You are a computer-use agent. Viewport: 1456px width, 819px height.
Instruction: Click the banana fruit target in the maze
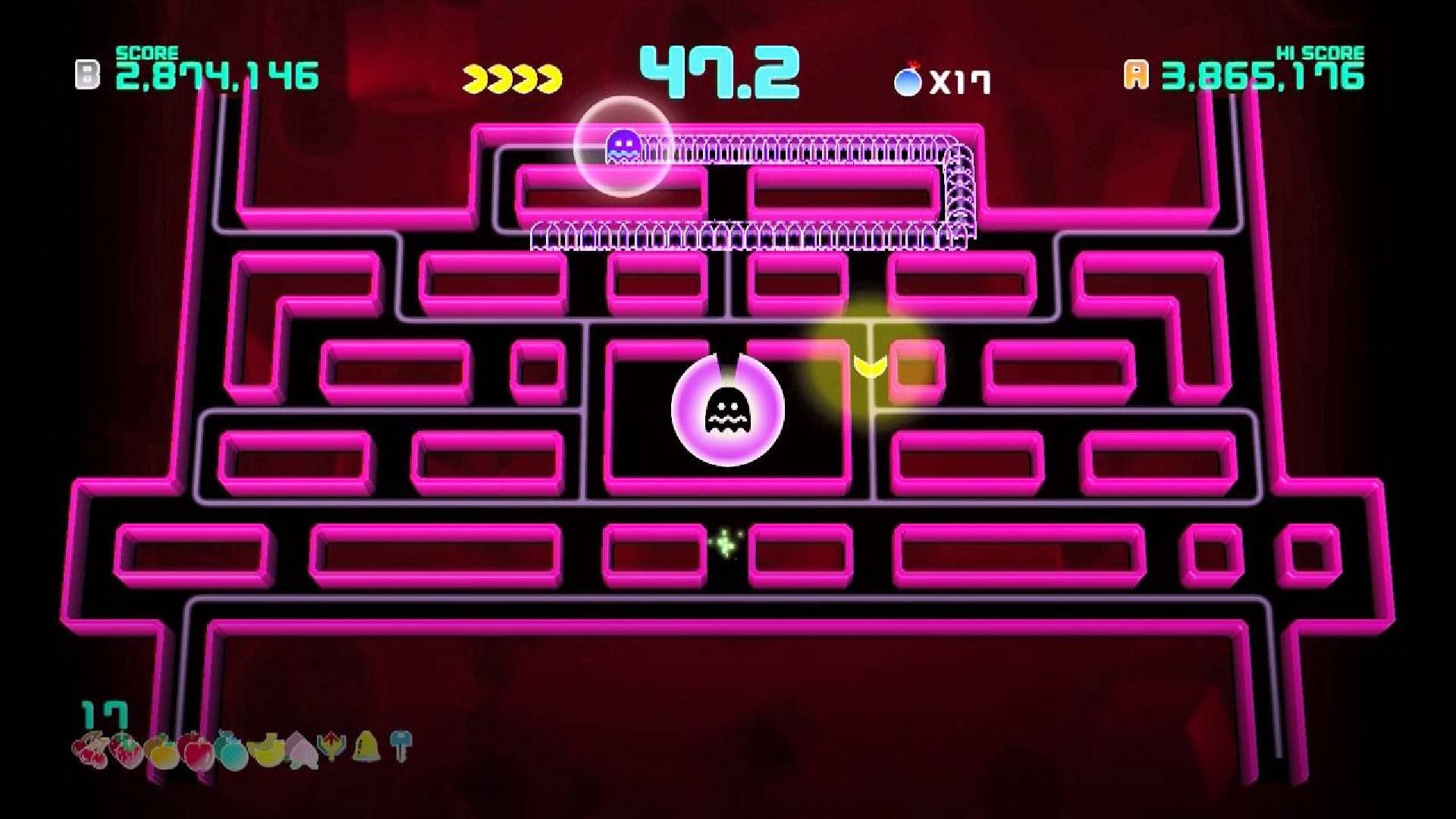click(871, 366)
